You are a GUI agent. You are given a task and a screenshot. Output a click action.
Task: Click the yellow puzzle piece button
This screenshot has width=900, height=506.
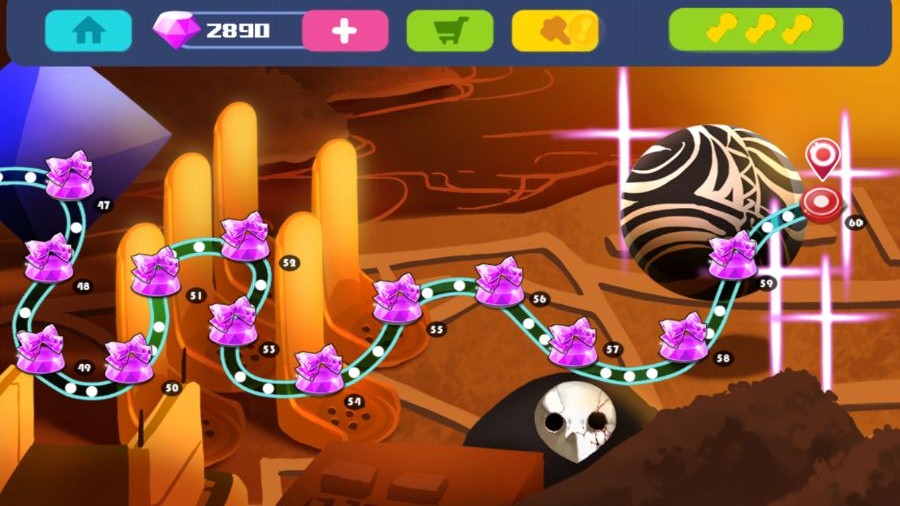pos(555,31)
